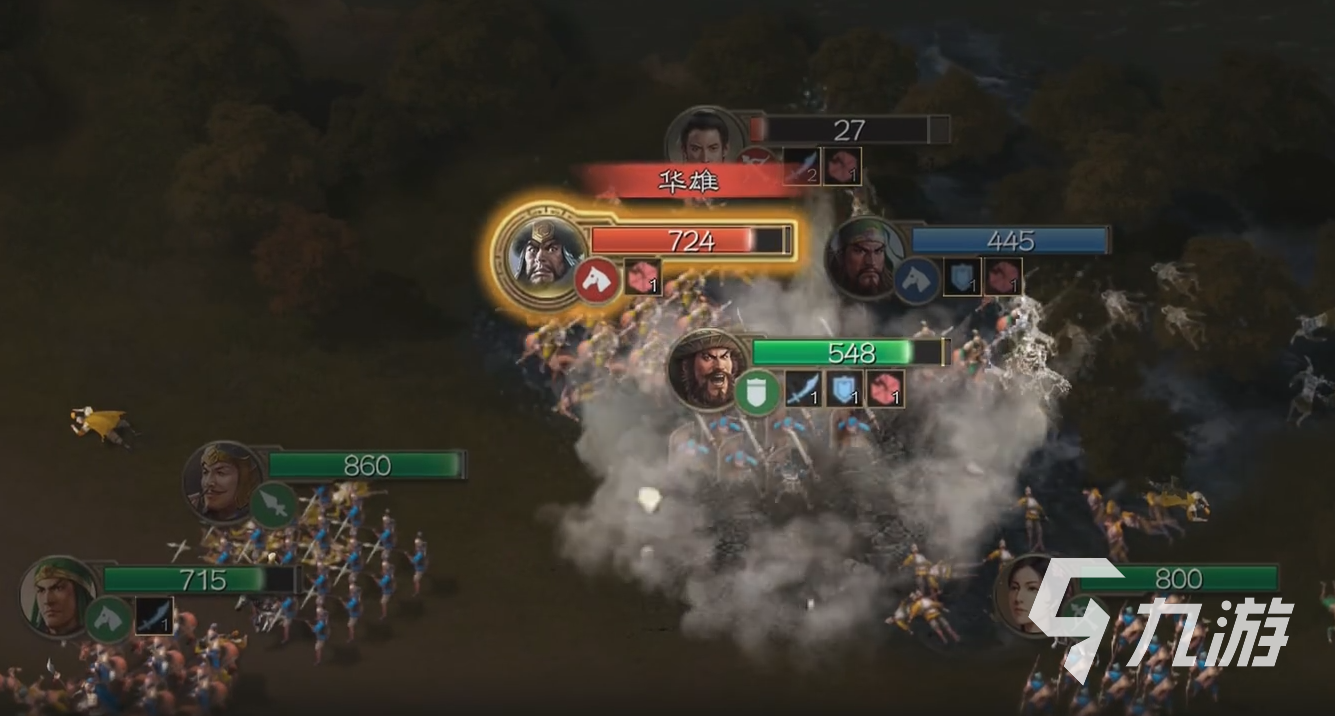
Task: Pick the green-headband general with 715 troops
Action: point(57,593)
